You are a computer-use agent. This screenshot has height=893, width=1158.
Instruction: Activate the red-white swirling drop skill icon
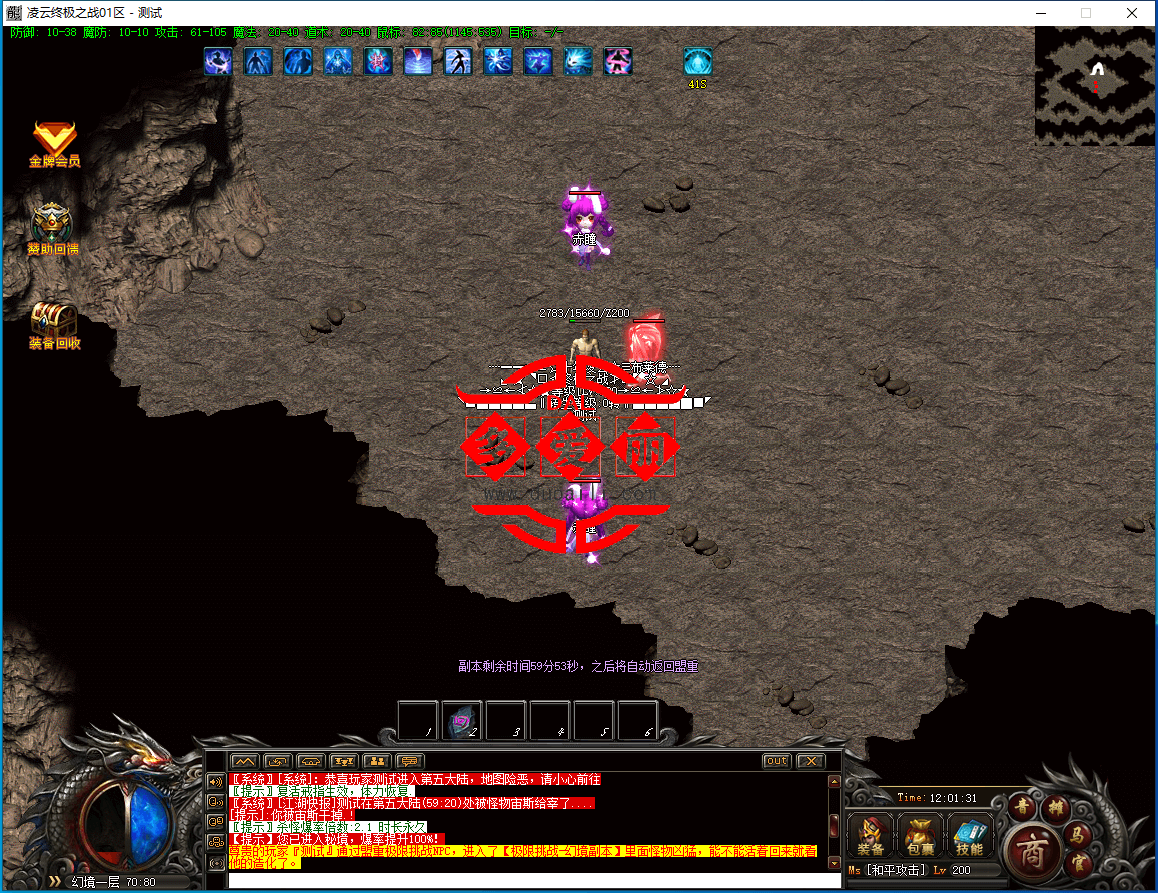tap(418, 61)
